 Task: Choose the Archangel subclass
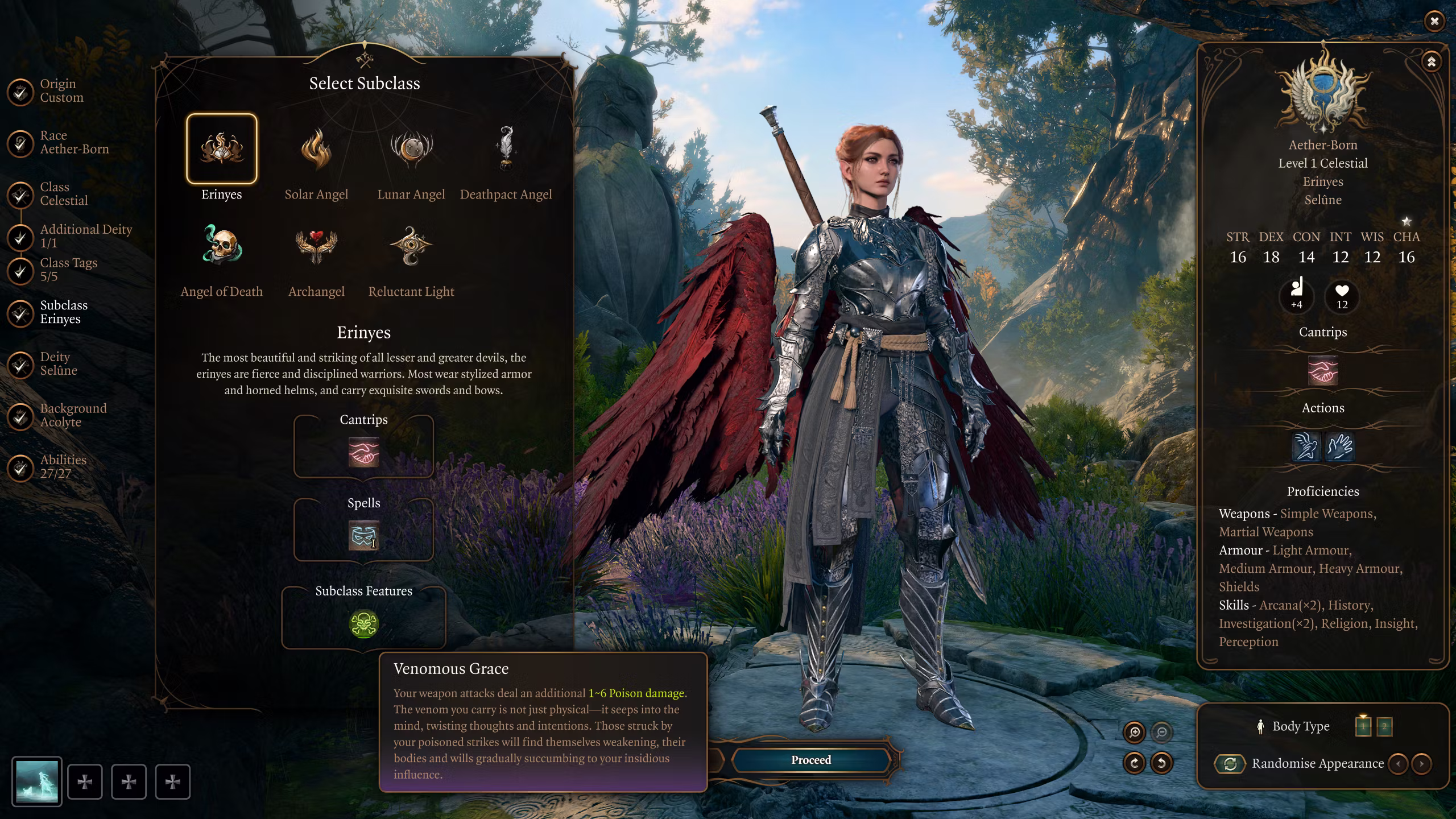click(x=316, y=247)
